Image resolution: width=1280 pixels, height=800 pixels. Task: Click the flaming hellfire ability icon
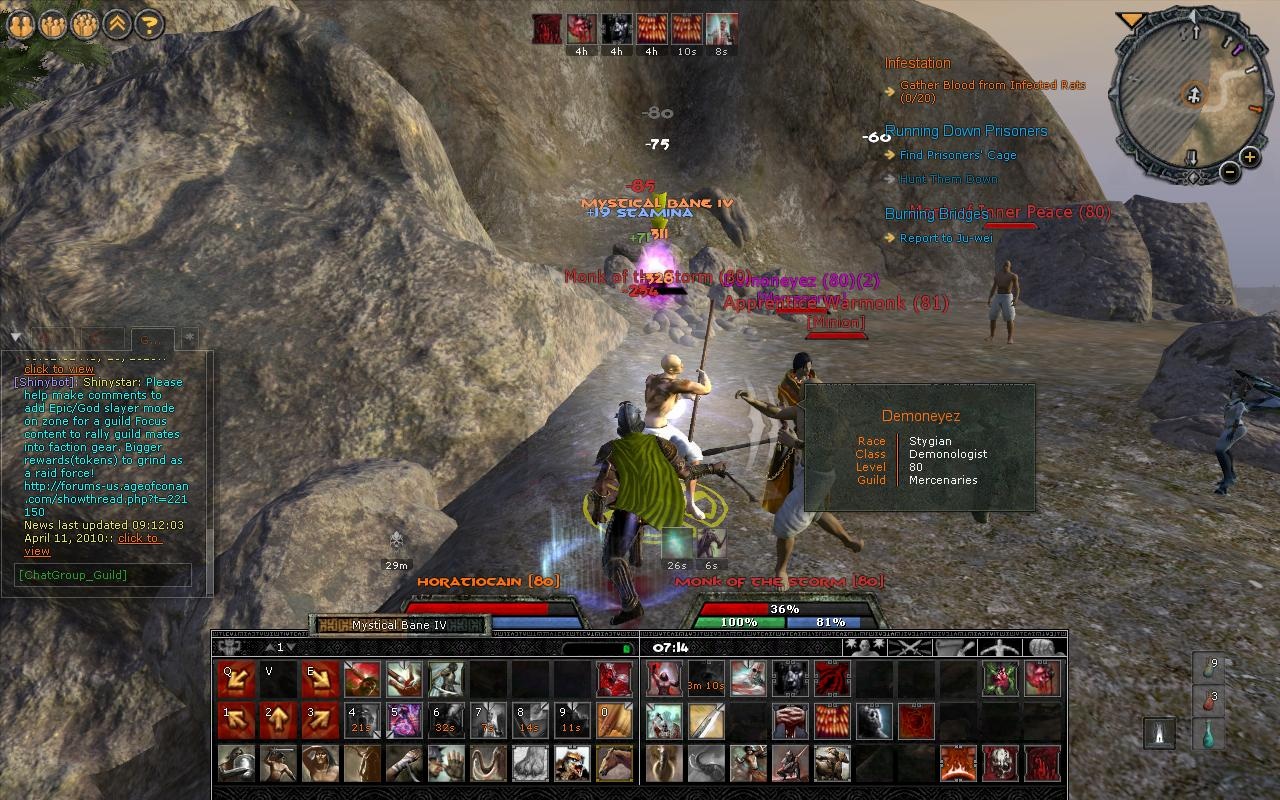click(957, 764)
